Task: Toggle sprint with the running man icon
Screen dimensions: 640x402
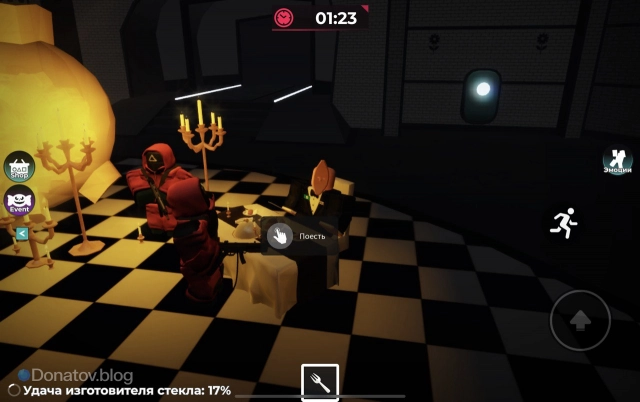Action: pos(563,222)
